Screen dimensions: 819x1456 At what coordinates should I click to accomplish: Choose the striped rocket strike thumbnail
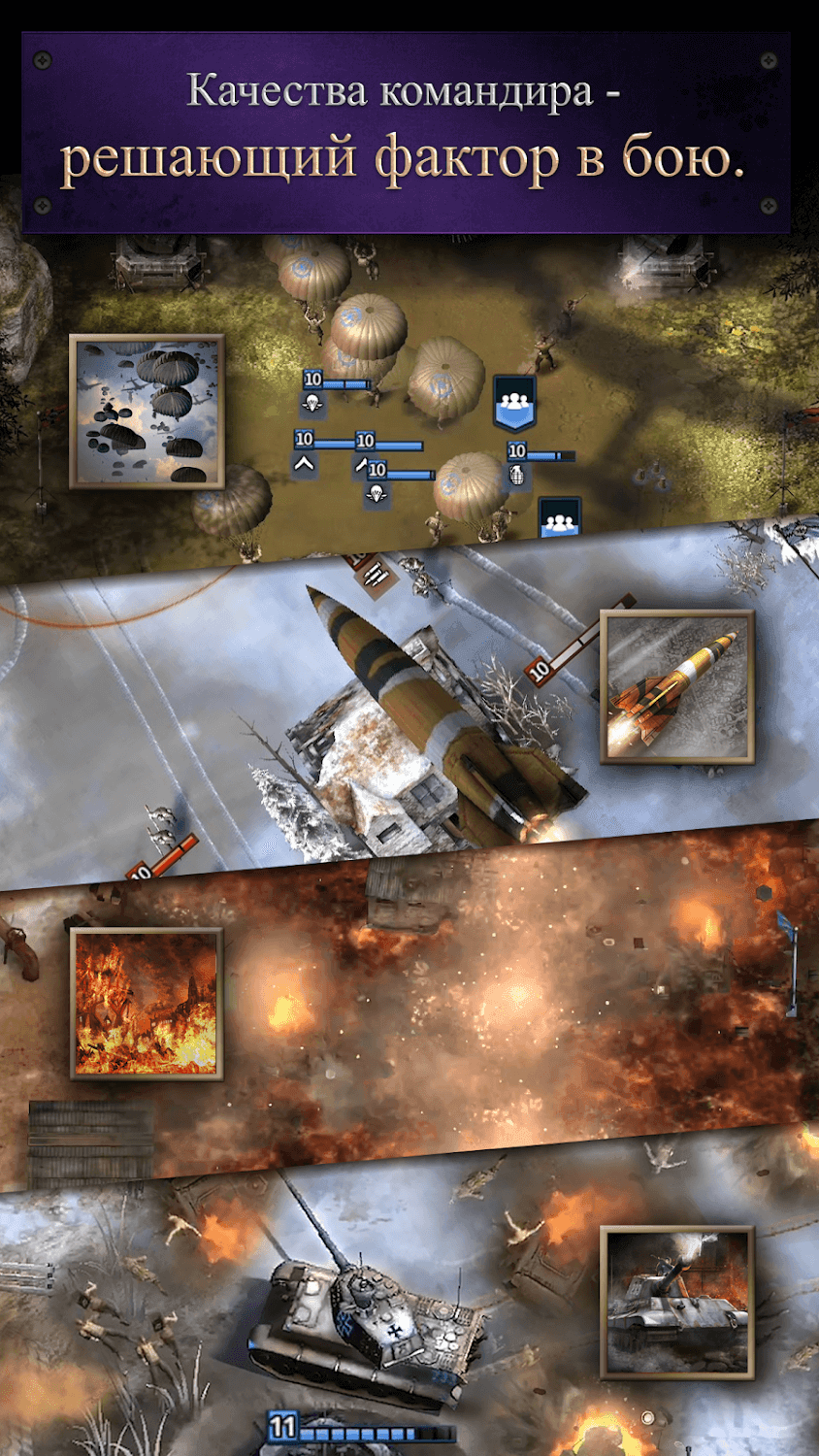pos(676,687)
